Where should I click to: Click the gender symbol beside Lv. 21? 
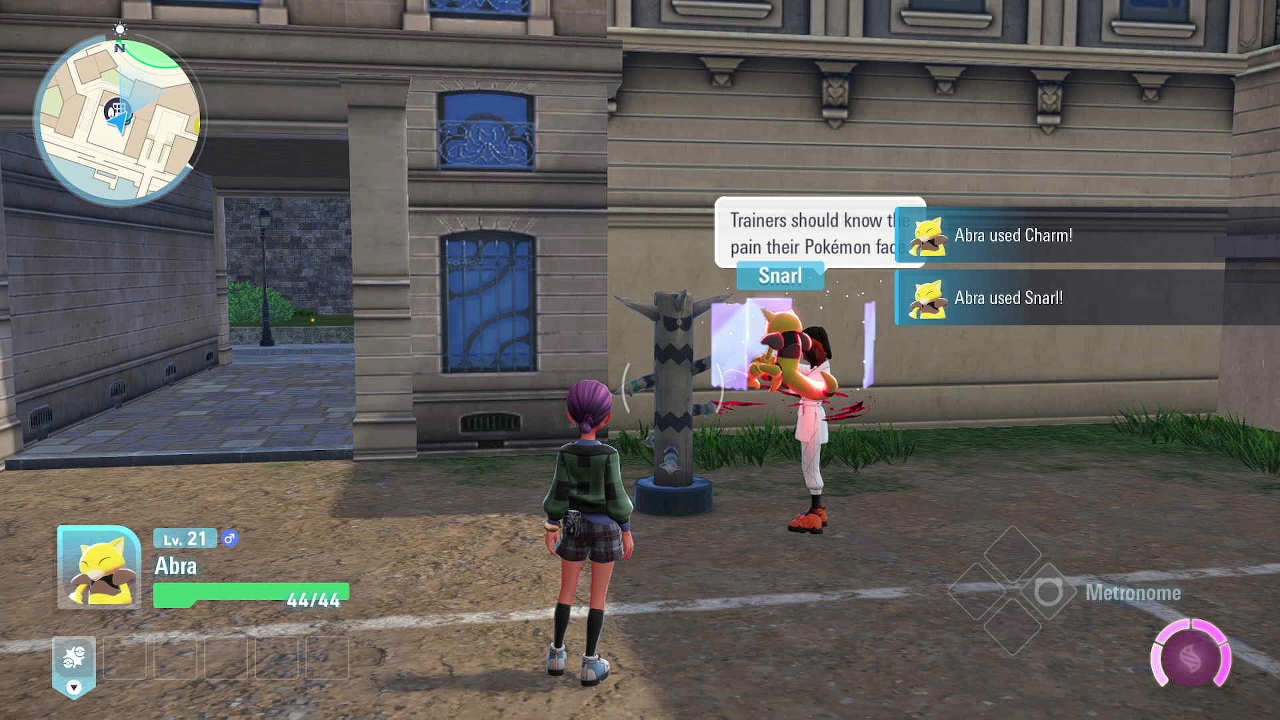pyautogui.click(x=230, y=538)
